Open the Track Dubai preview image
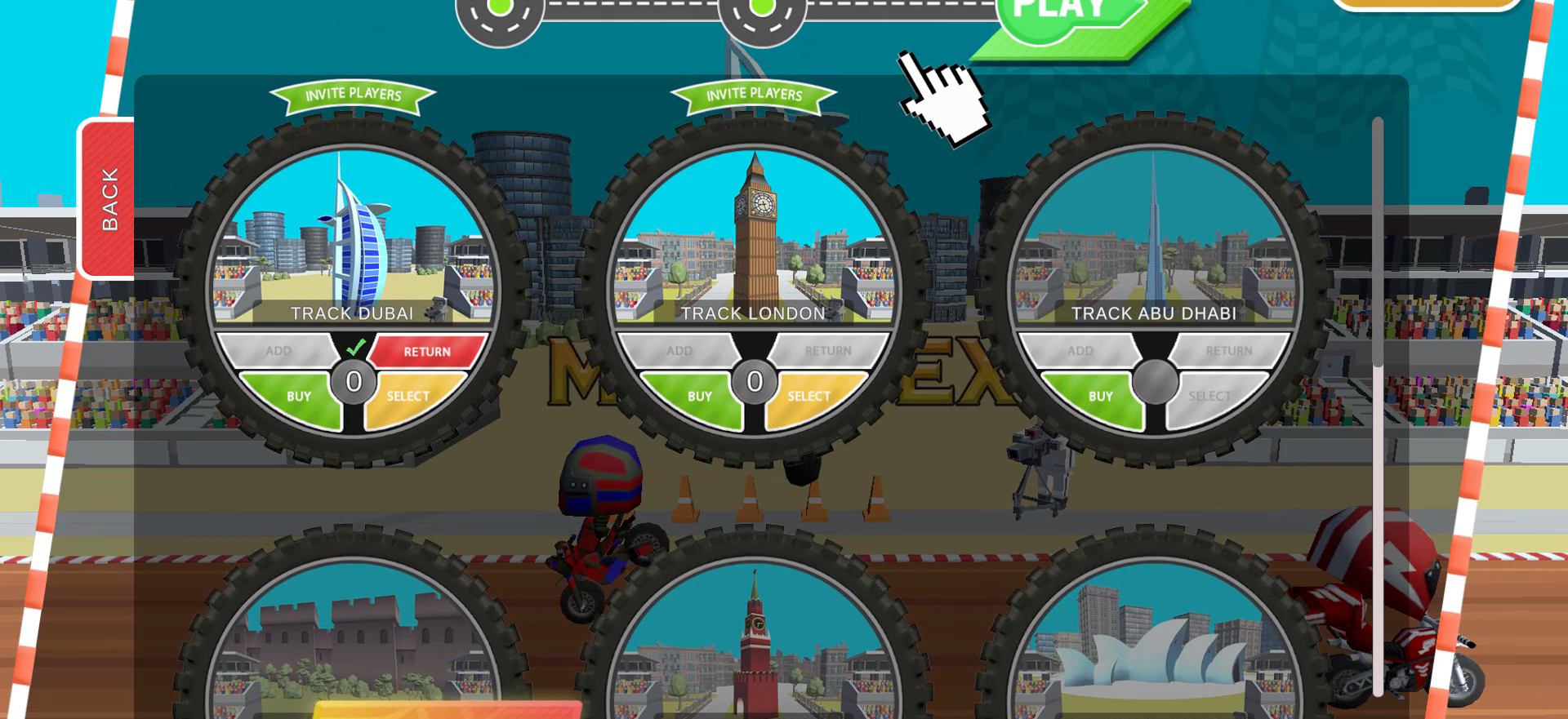 [353, 237]
